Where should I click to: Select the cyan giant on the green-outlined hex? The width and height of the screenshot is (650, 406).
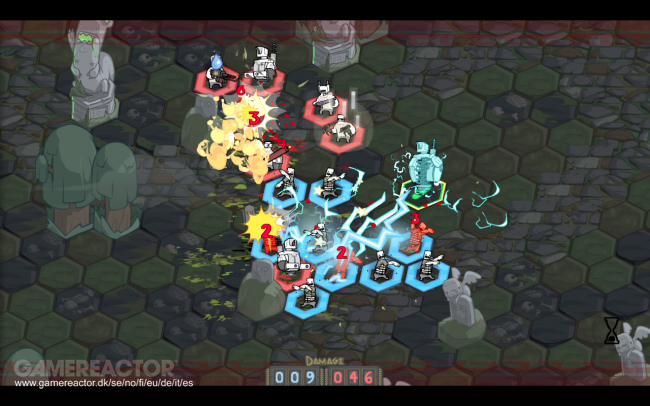pos(424,167)
